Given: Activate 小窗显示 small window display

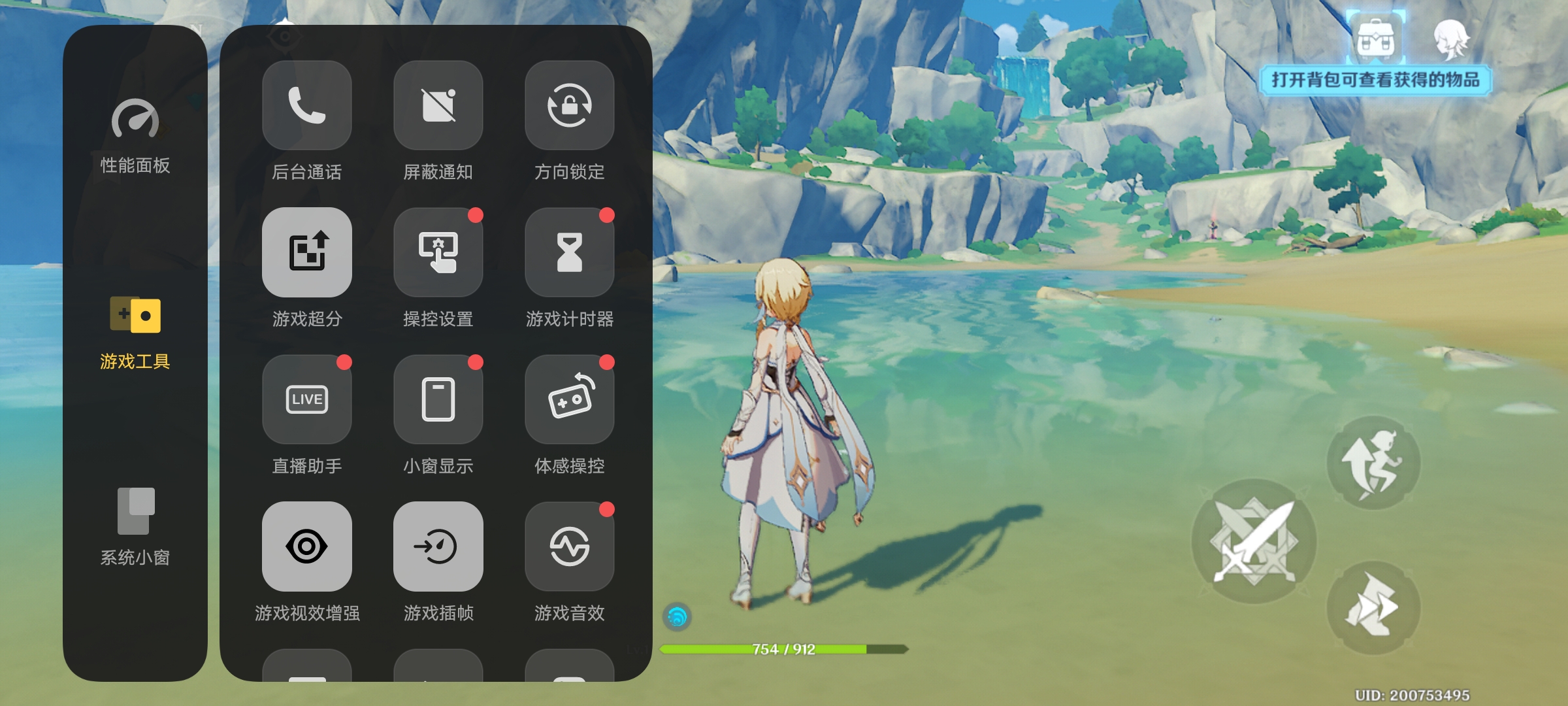Looking at the screenshot, I should click(x=438, y=399).
